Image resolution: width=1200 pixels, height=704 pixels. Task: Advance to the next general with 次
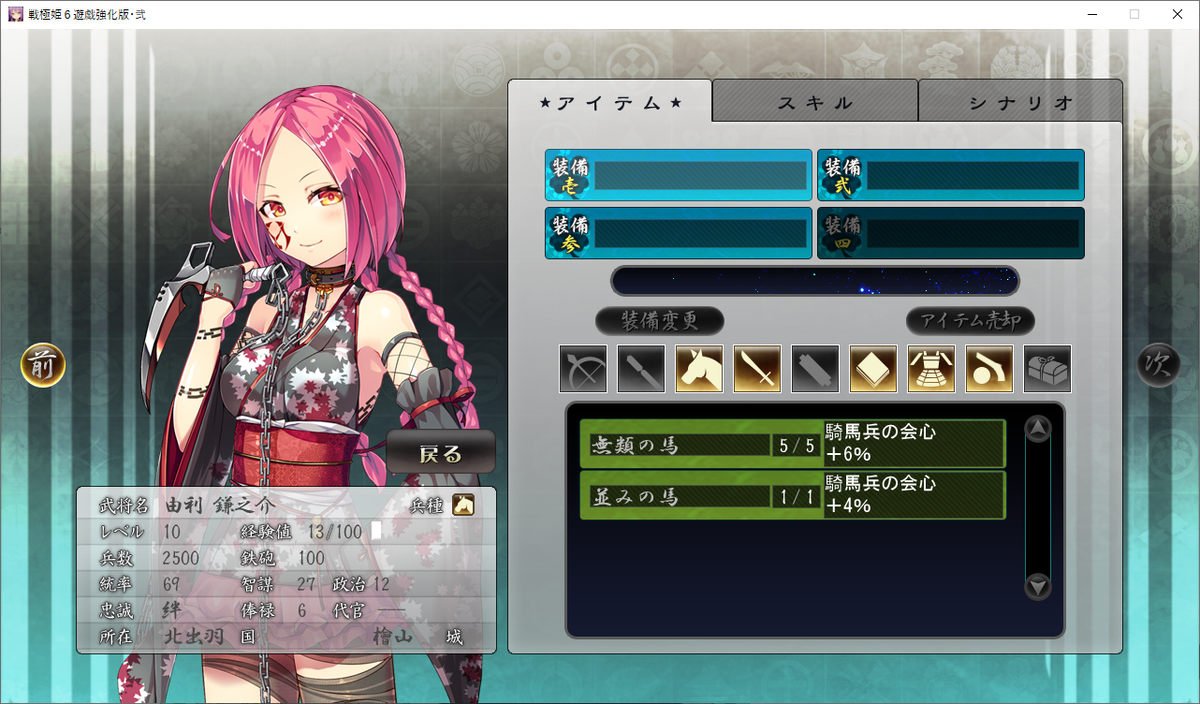[x=1158, y=365]
